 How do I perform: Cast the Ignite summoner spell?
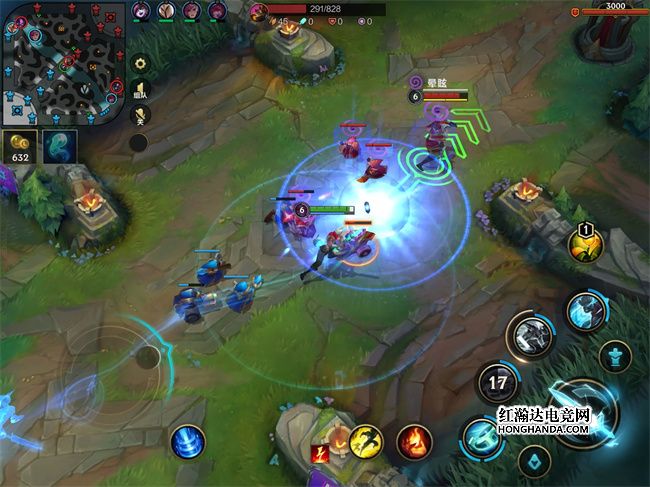click(414, 440)
